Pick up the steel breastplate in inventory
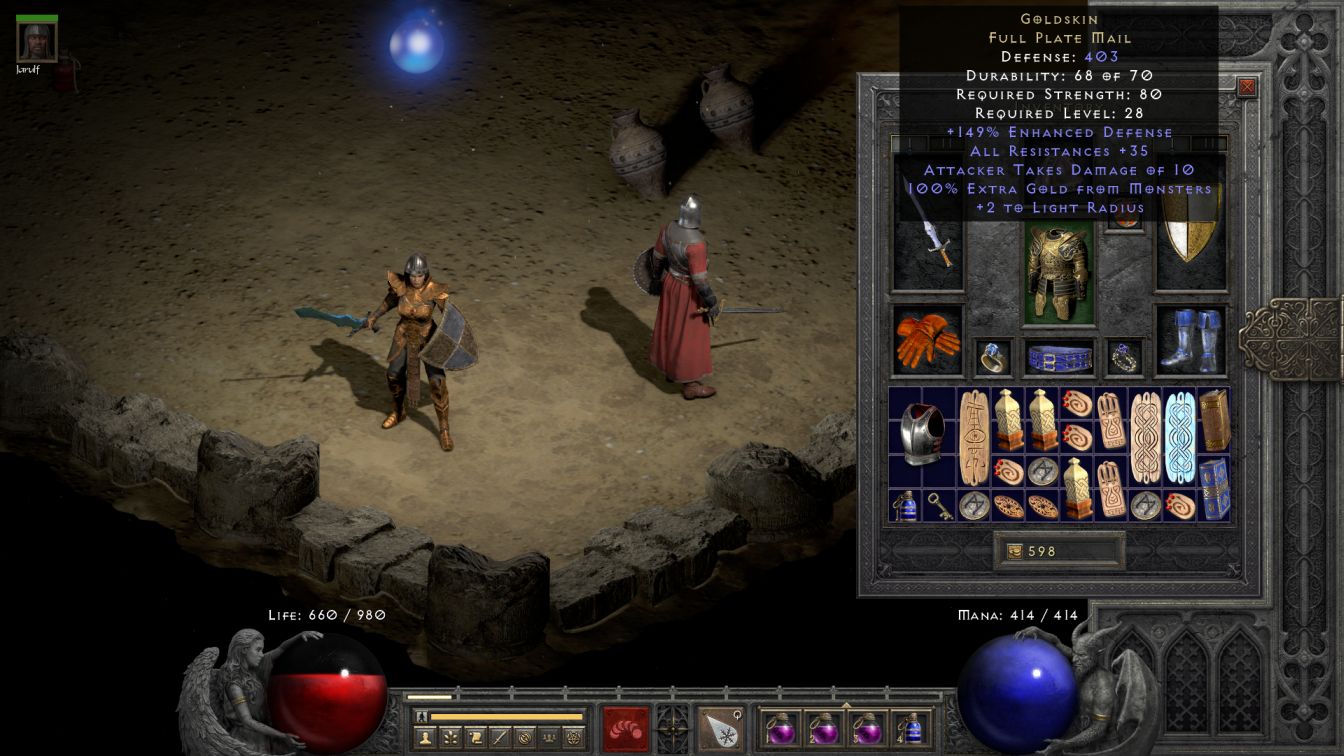The image size is (1344, 756). click(922, 436)
